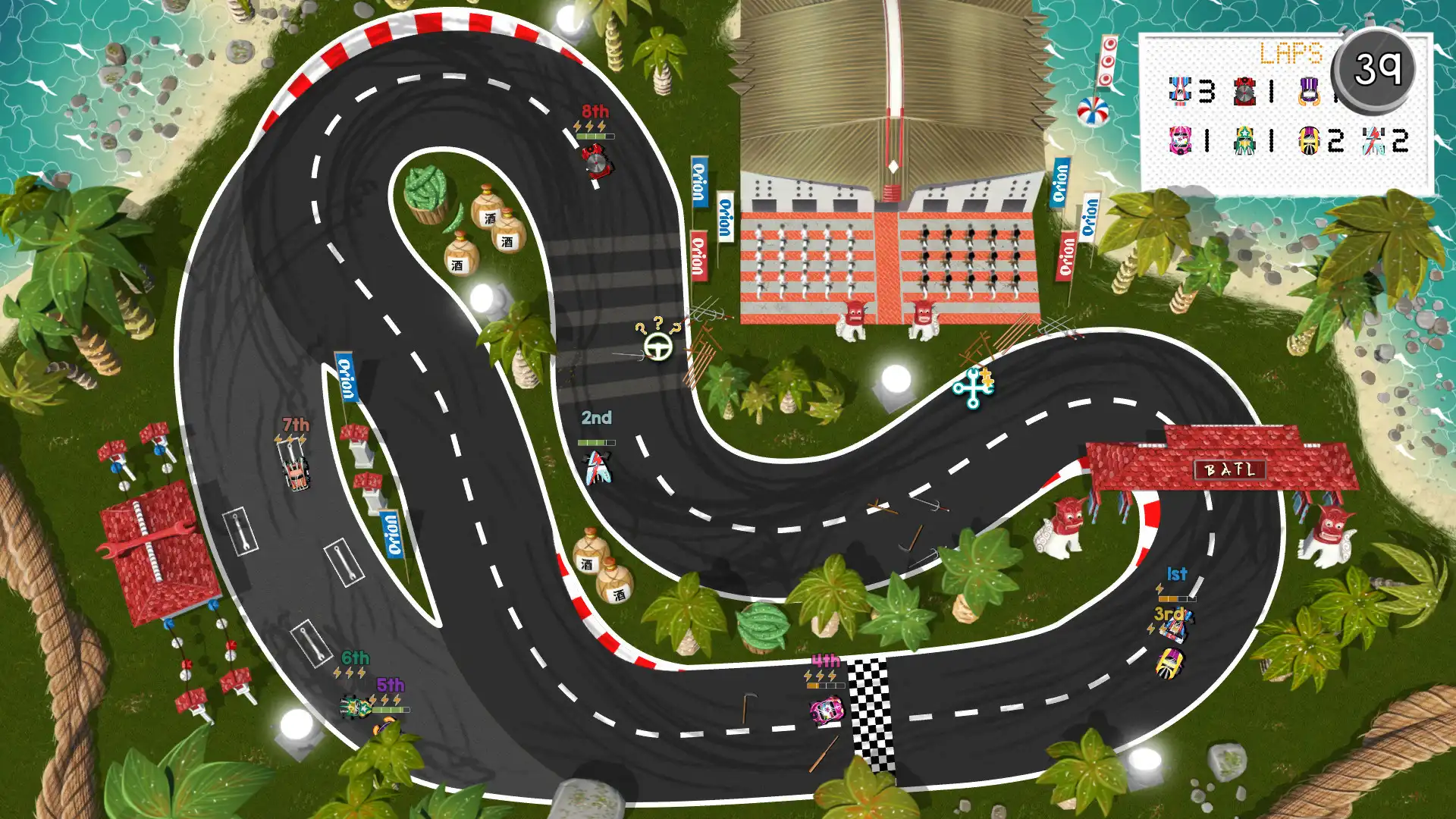Select the LAPS heading on the scoreboard
Image resolution: width=1456 pixels, height=819 pixels.
(1291, 52)
